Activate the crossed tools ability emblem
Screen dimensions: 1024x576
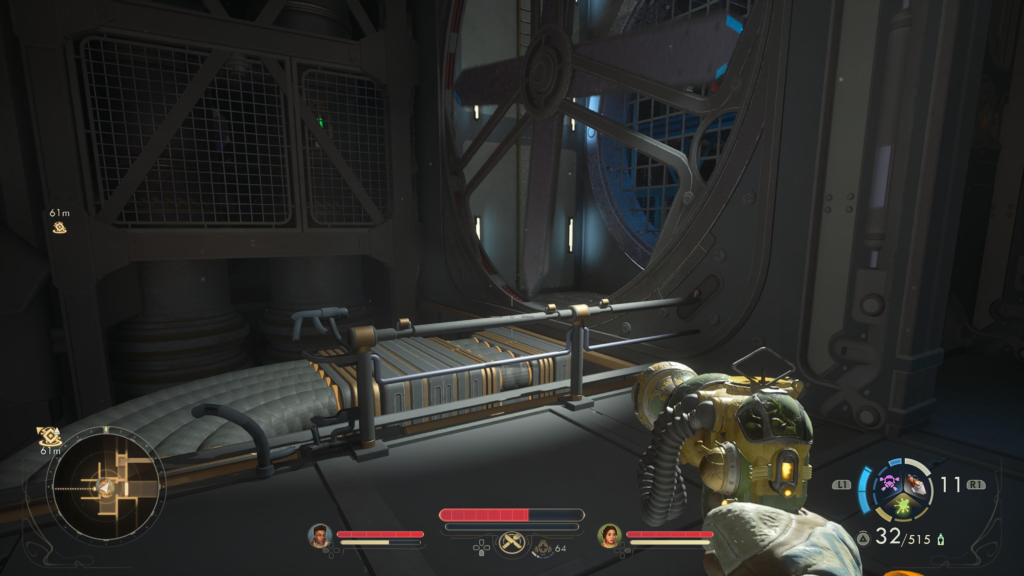coord(512,543)
